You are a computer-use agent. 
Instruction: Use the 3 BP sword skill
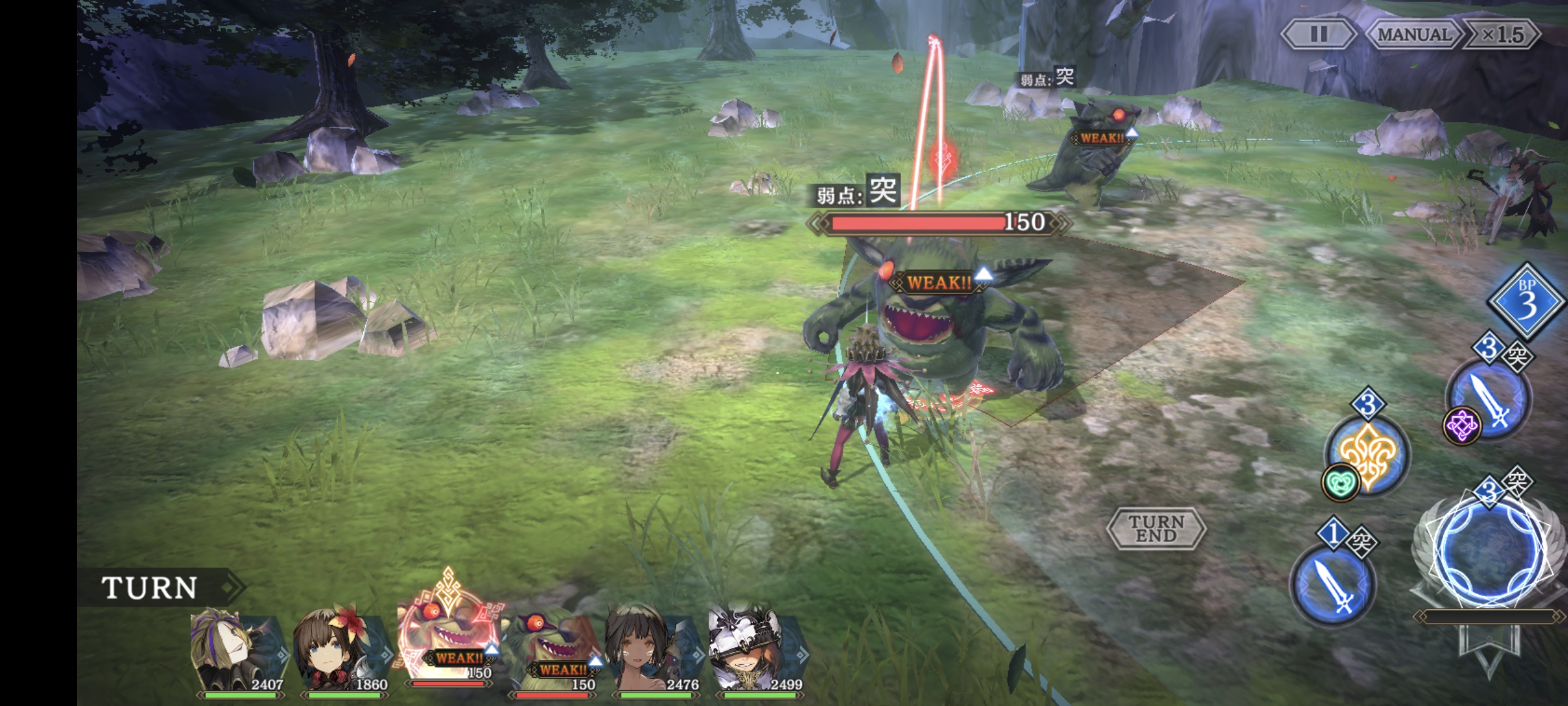(1491, 399)
